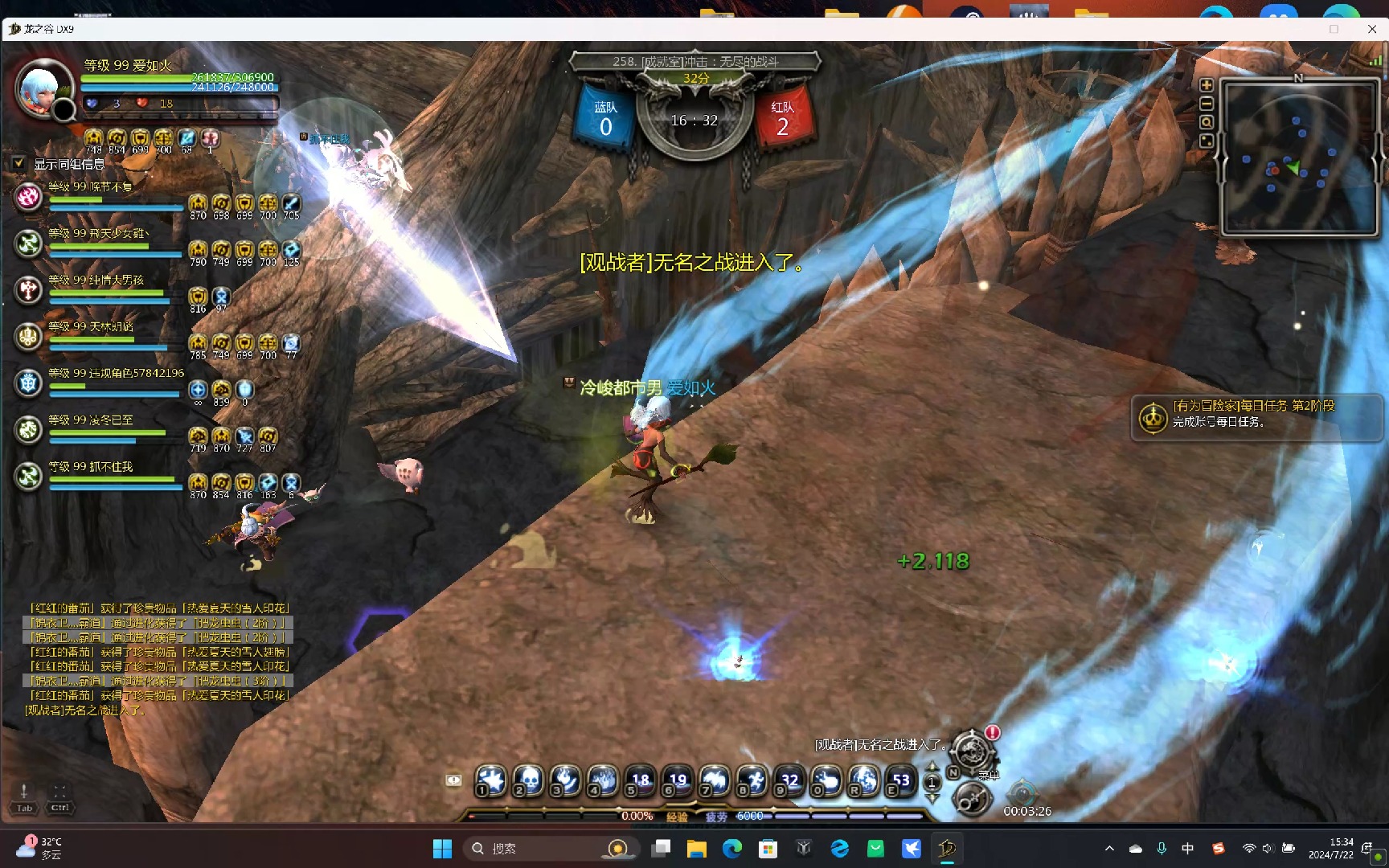Select the flame skill in hotbar slot 3

tap(564, 781)
